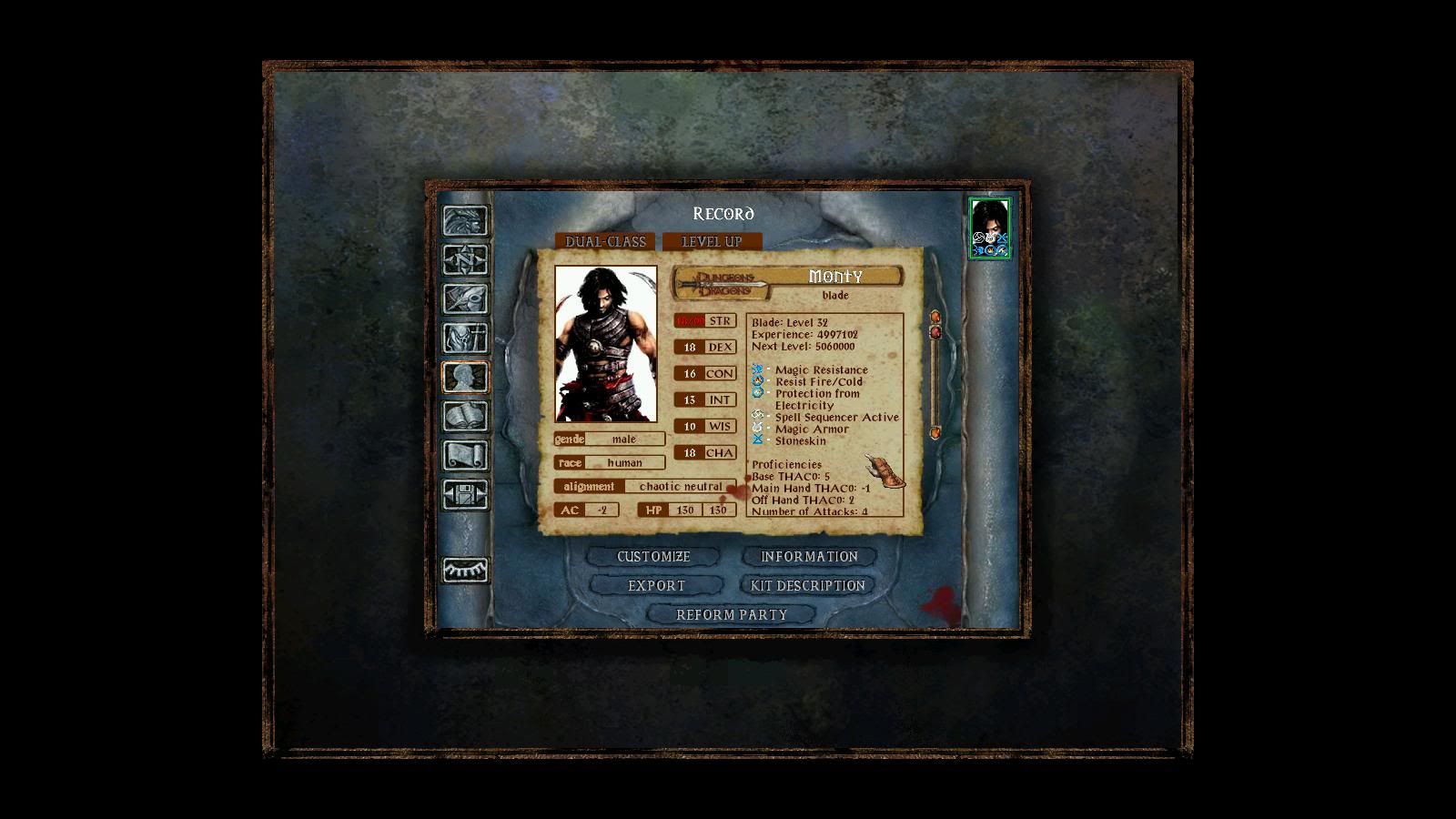
Task: Open the priest scroll icon
Action: coord(465,455)
